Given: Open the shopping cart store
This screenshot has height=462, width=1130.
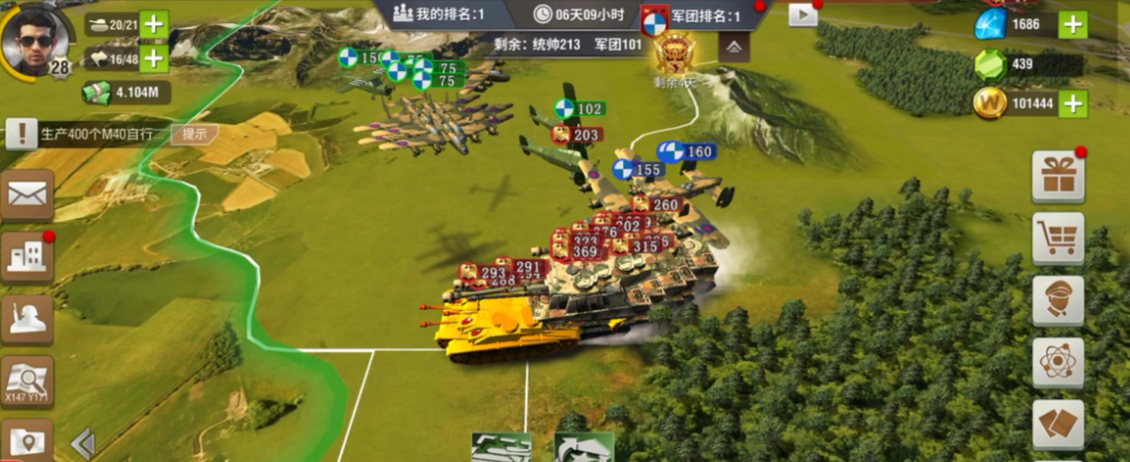Looking at the screenshot, I should click(1057, 238).
